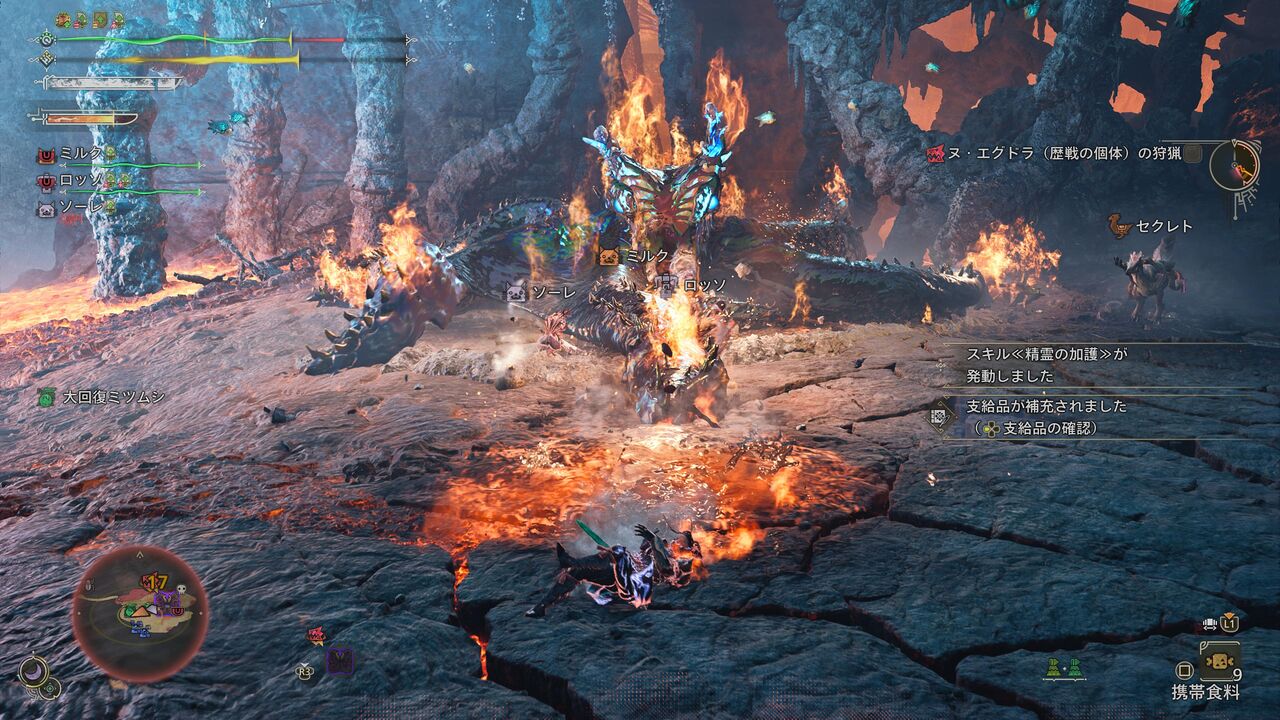Open the circular minimap

(140, 613)
